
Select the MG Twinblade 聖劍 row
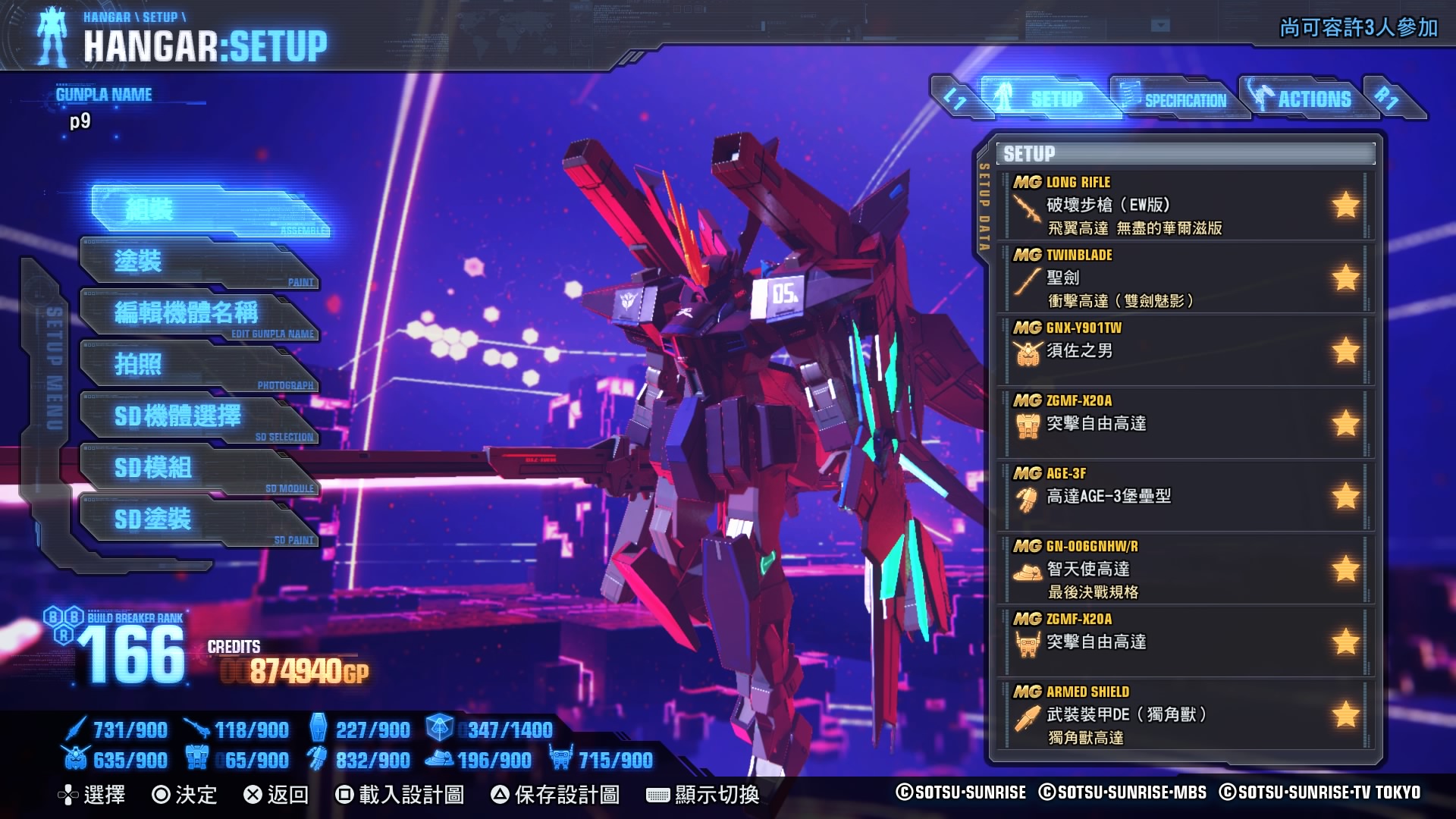click(1186, 278)
